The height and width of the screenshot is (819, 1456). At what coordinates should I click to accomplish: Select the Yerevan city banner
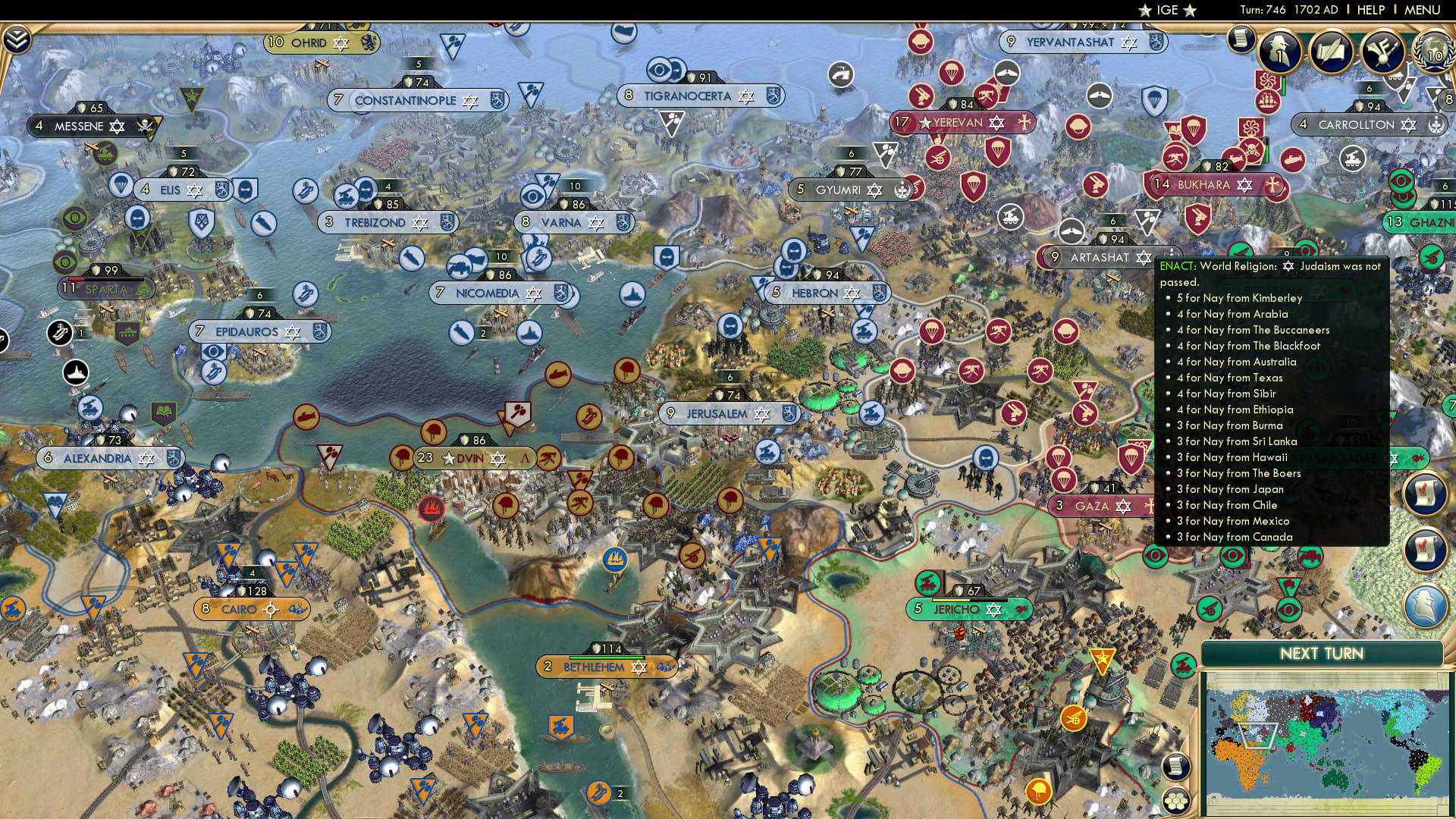pyautogui.click(x=963, y=122)
